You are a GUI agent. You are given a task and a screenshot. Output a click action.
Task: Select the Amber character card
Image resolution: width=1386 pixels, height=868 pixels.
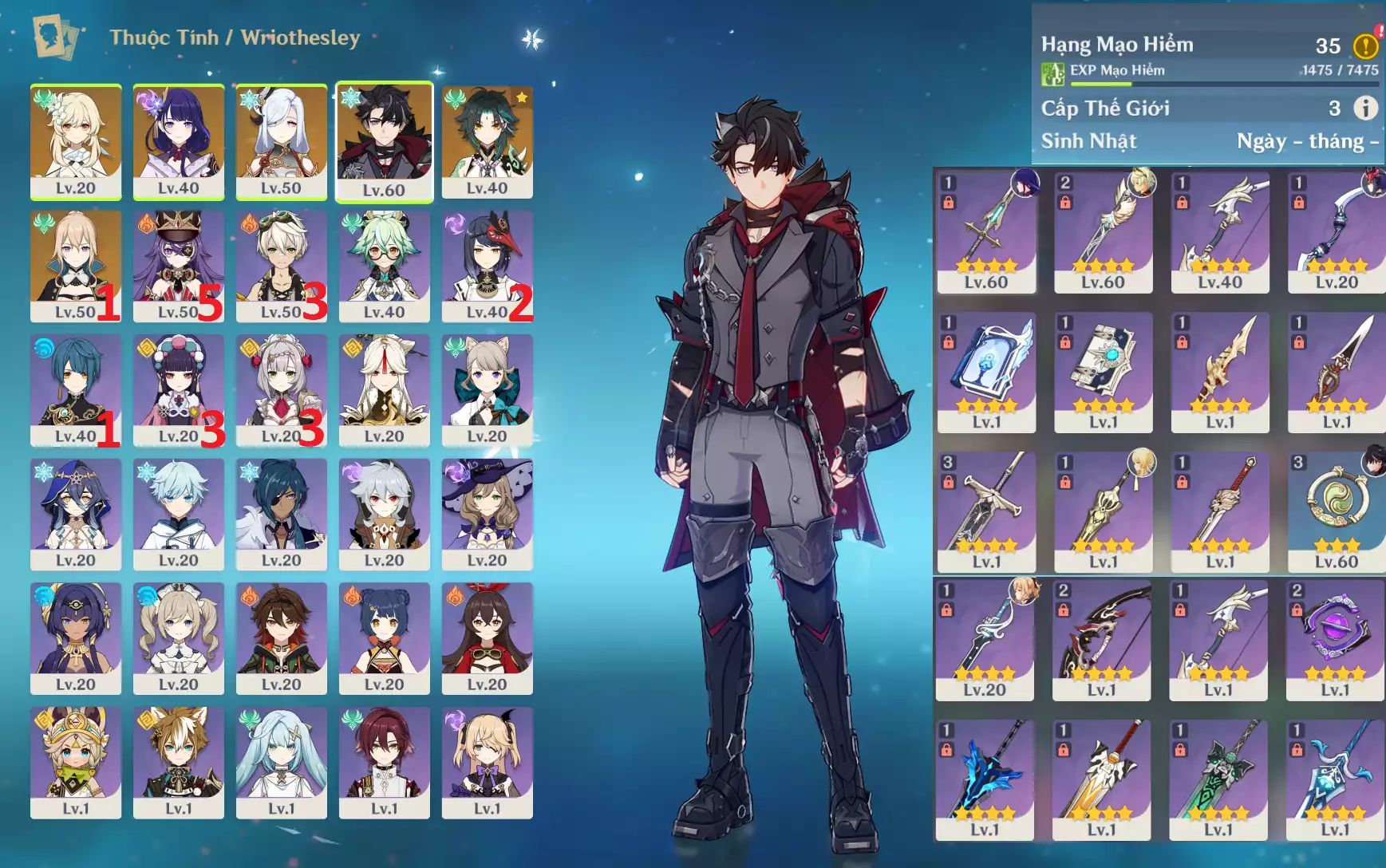pos(487,638)
